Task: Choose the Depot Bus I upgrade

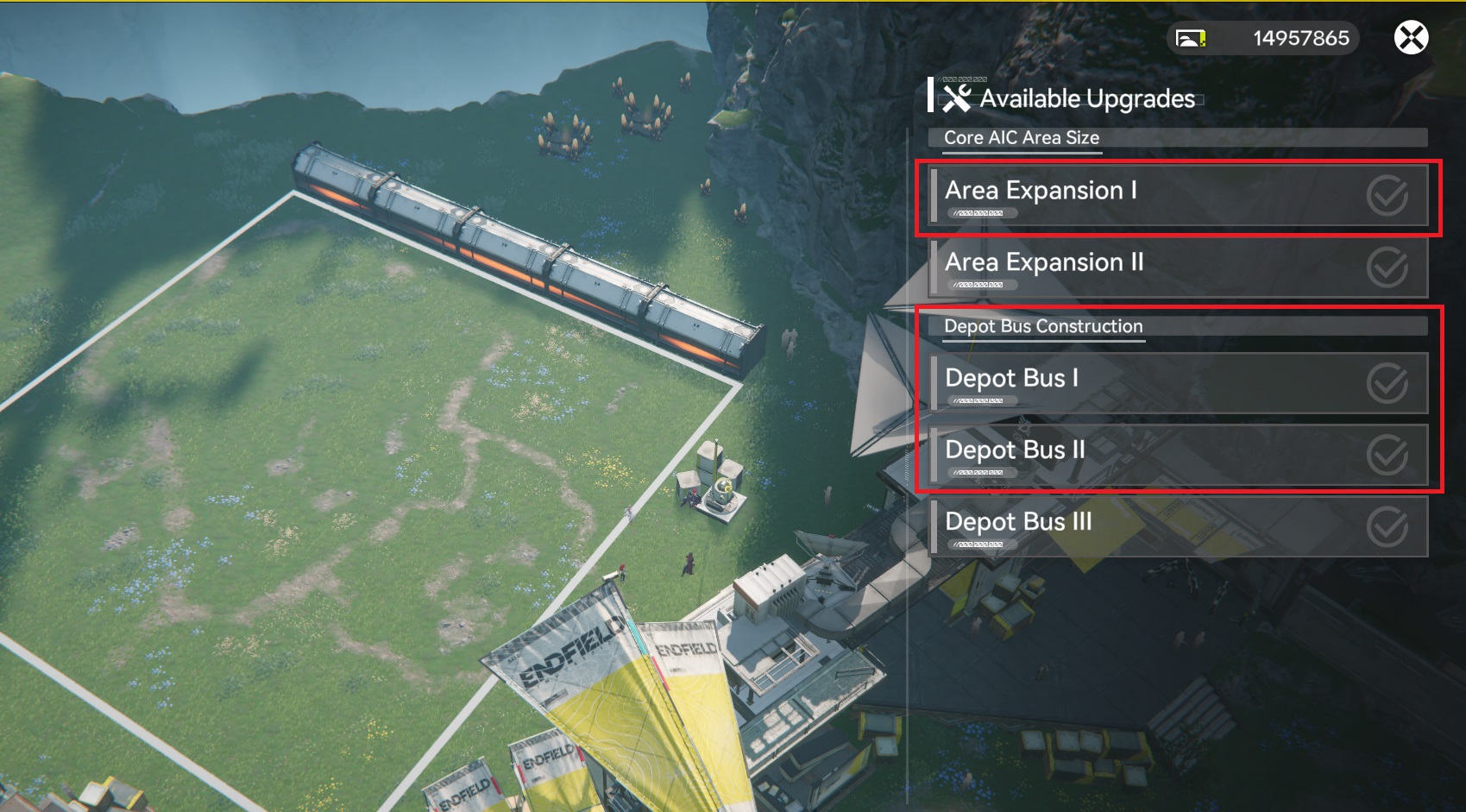Action: tap(1179, 383)
